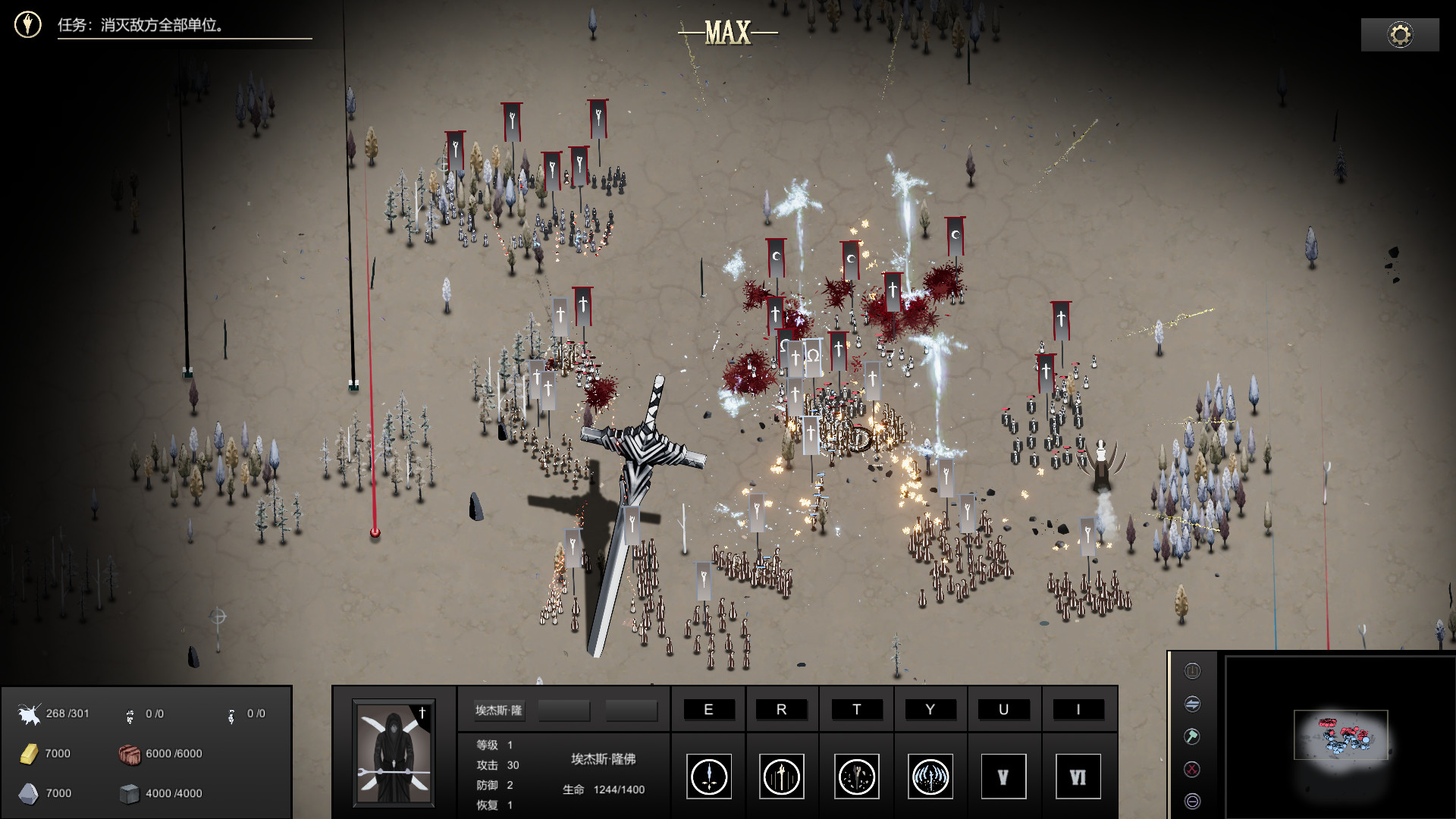Click the red crossed swords attack button
This screenshot has width=1456, height=819.
pyautogui.click(x=1192, y=769)
